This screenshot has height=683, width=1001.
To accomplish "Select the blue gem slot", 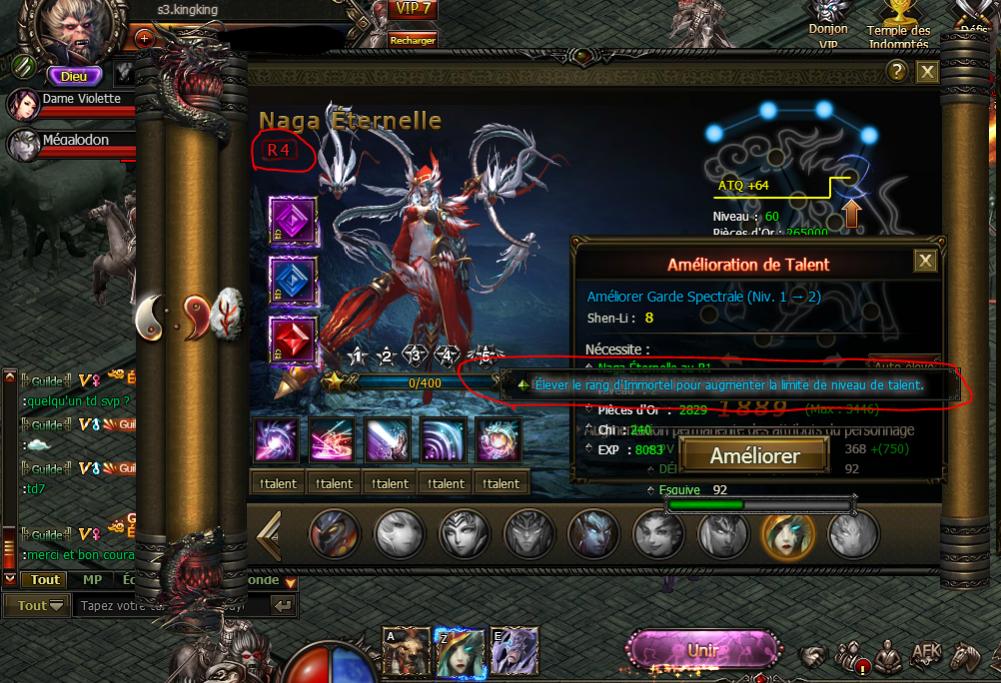I will 293,281.
